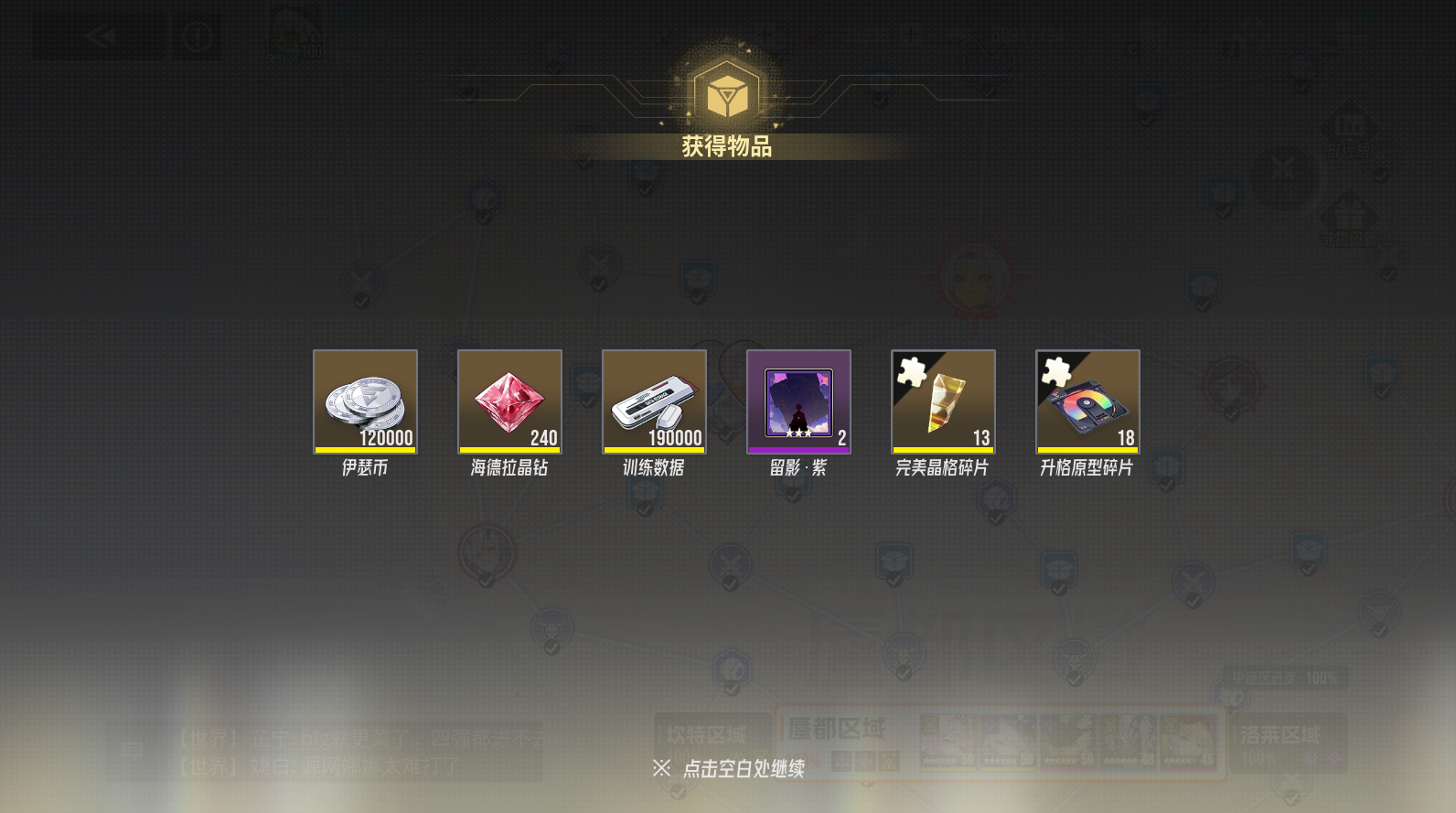Select the 训练数据 training data icon
The width and height of the screenshot is (1456, 813).
(x=655, y=401)
